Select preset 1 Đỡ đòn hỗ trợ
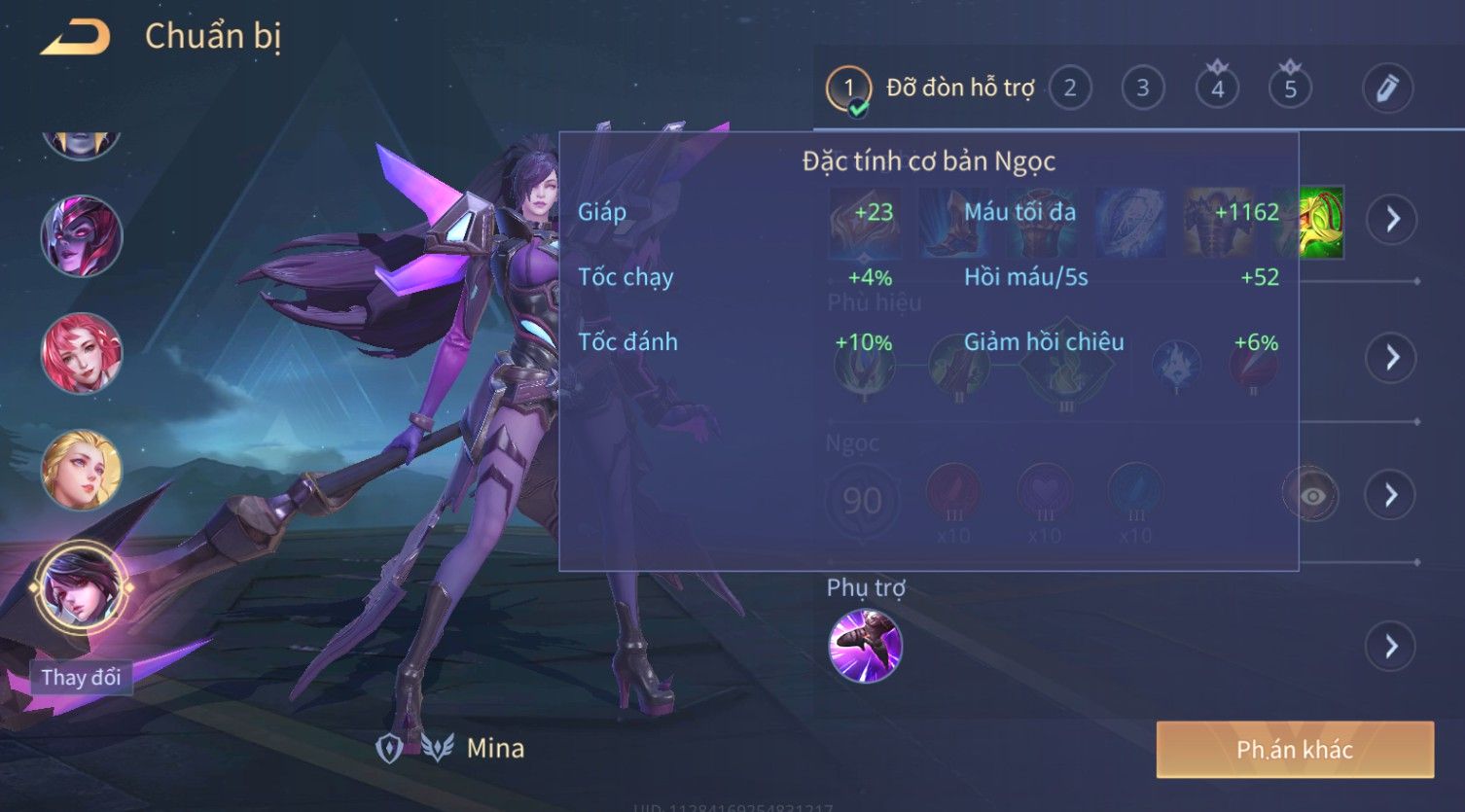This screenshot has width=1465, height=812. (847, 88)
